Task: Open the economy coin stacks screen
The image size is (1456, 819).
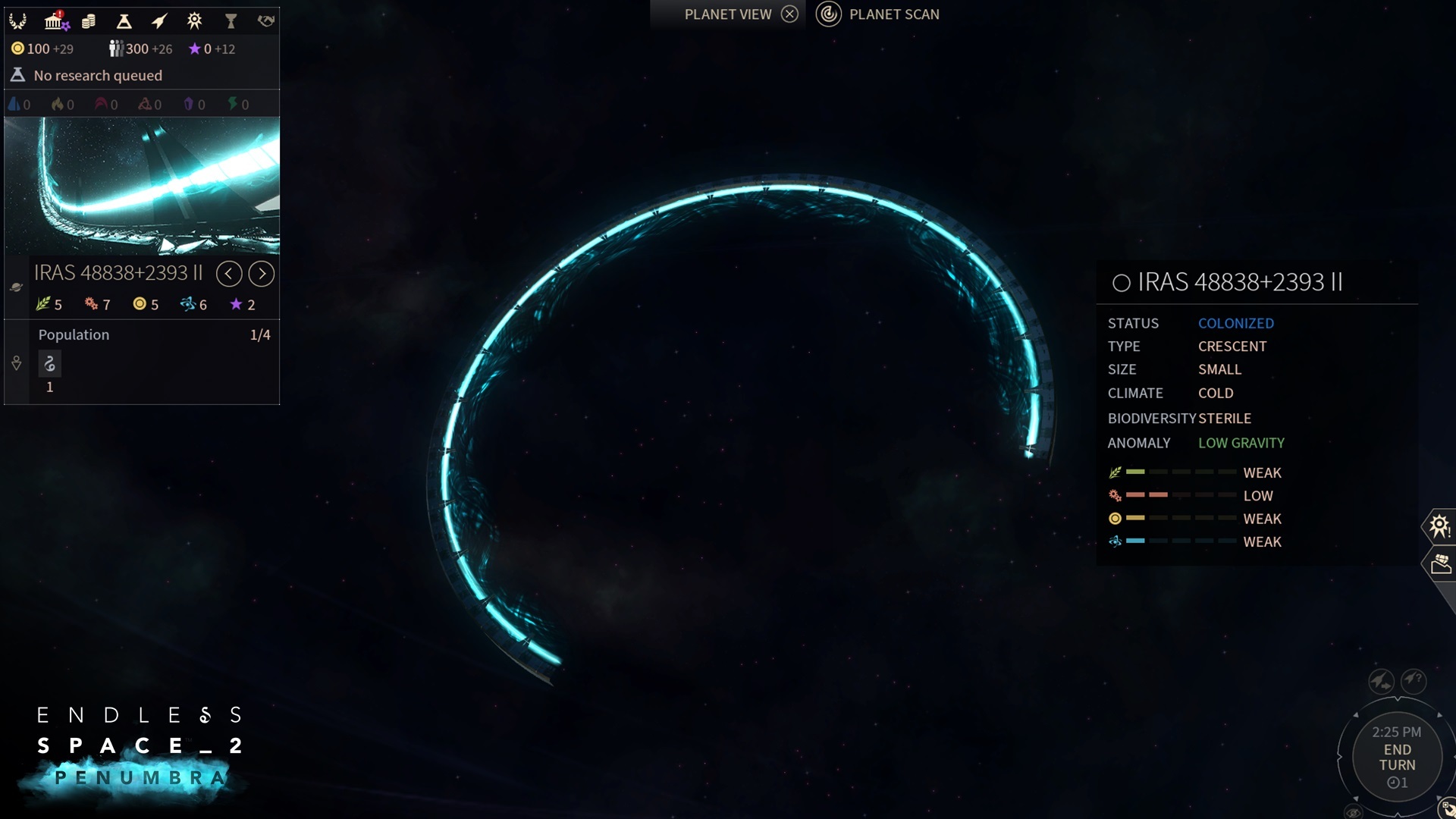Action: [x=89, y=21]
